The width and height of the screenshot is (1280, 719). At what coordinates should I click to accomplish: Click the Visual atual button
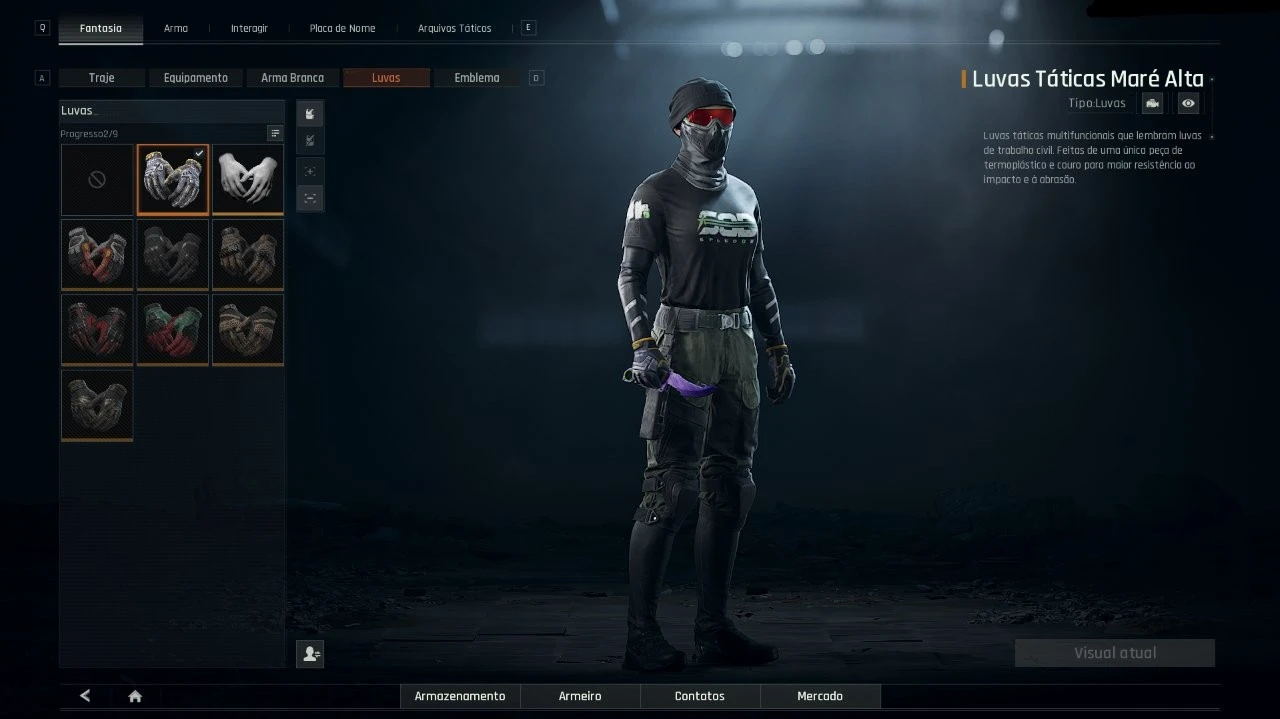point(1115,653)
